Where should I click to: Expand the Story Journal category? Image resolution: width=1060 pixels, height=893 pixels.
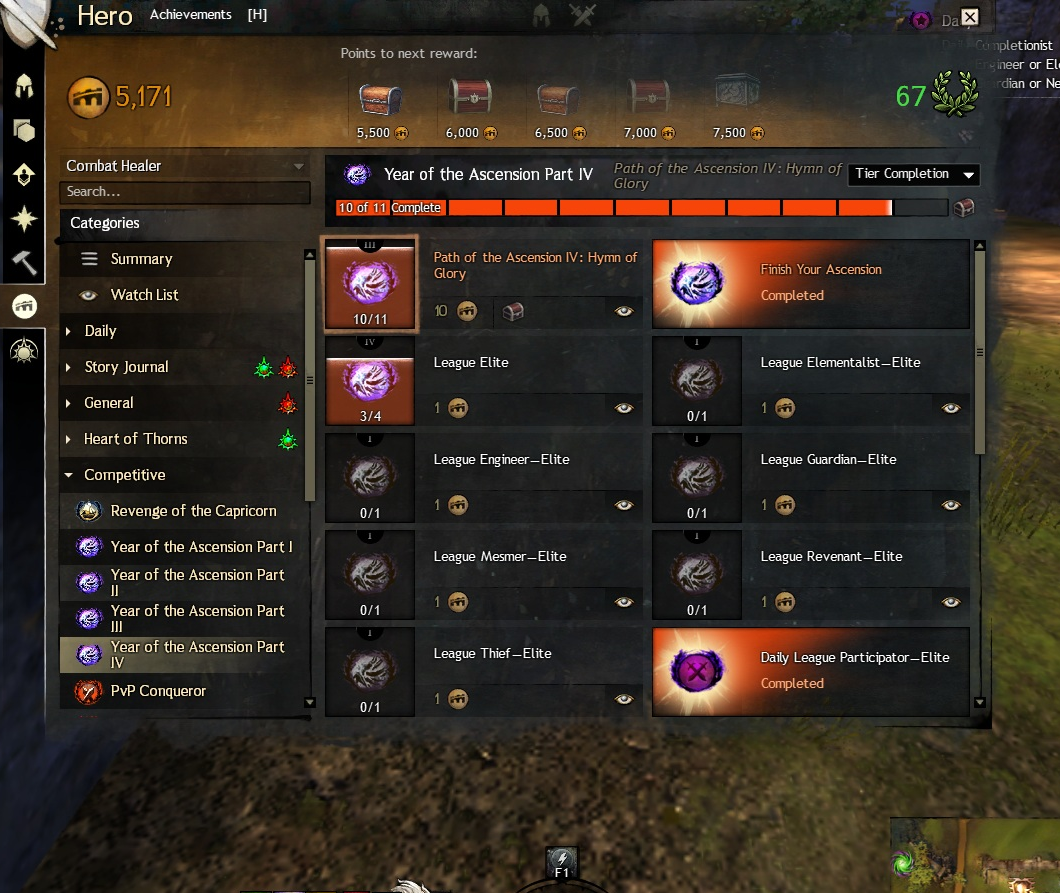pyautogui.click(x=126, y=367)
